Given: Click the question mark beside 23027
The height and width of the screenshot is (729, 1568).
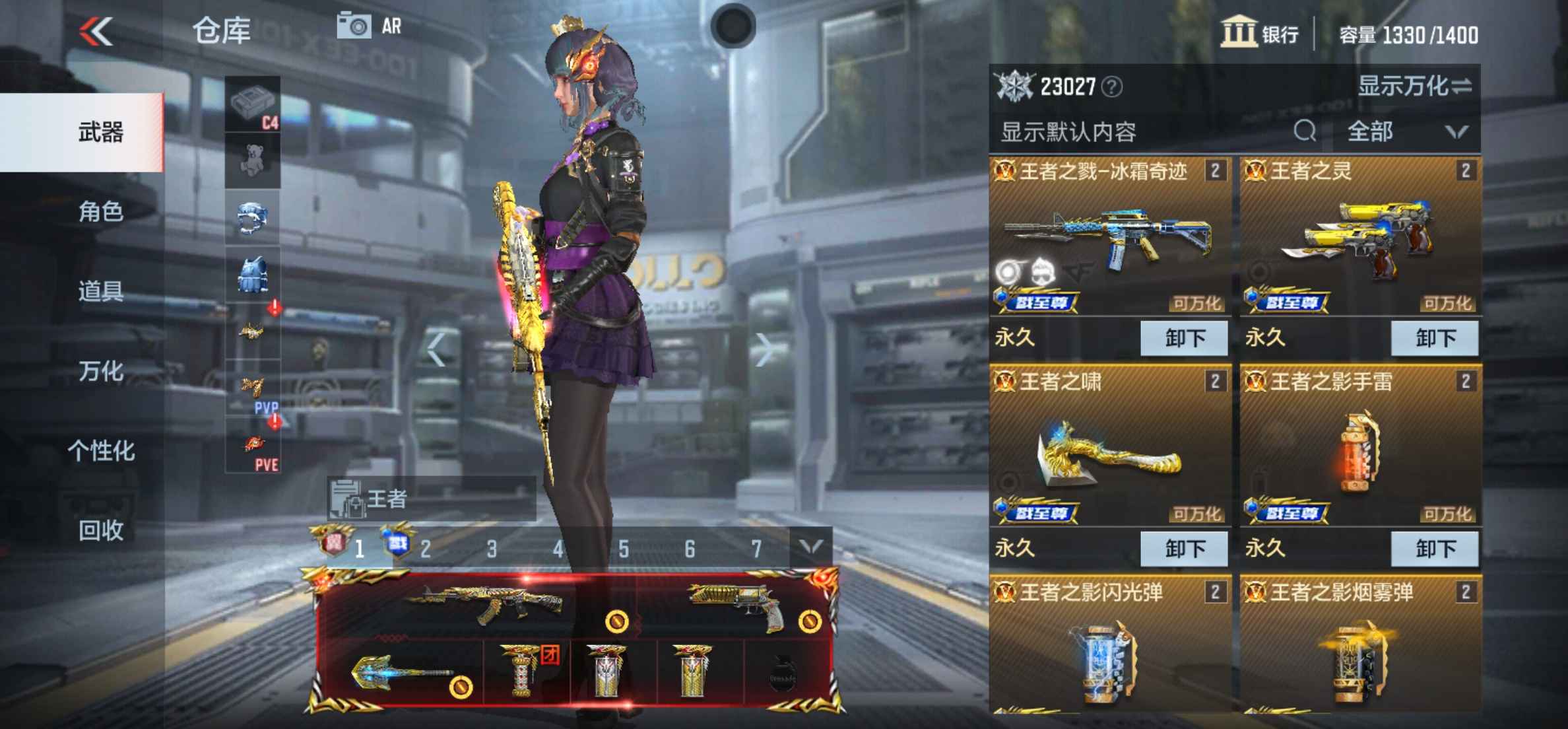Looking at the screenshot, I should pyautogui.click(x=1111, y=86).
